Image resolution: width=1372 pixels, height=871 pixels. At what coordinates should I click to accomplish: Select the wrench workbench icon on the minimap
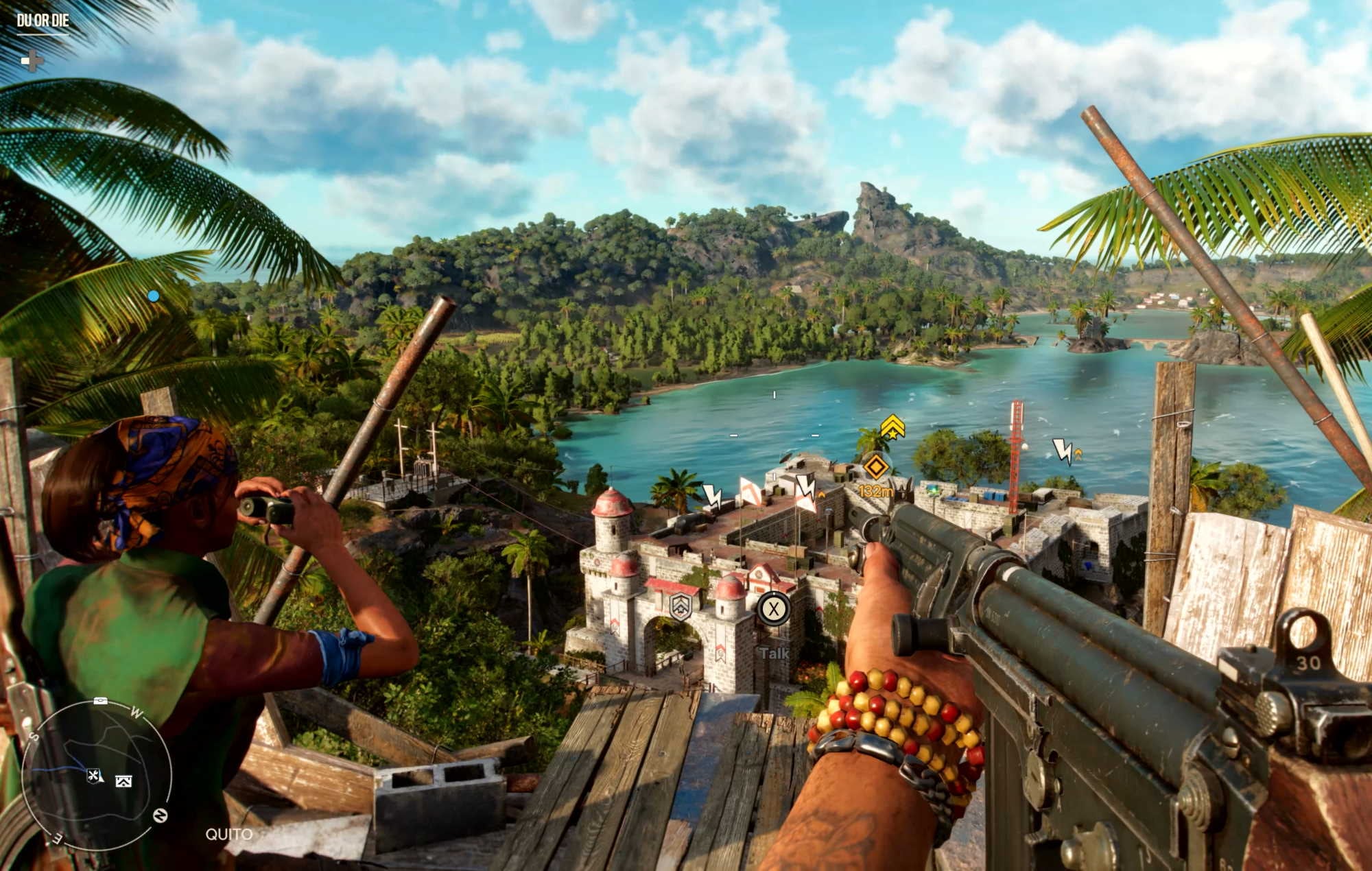click(93, 776)
